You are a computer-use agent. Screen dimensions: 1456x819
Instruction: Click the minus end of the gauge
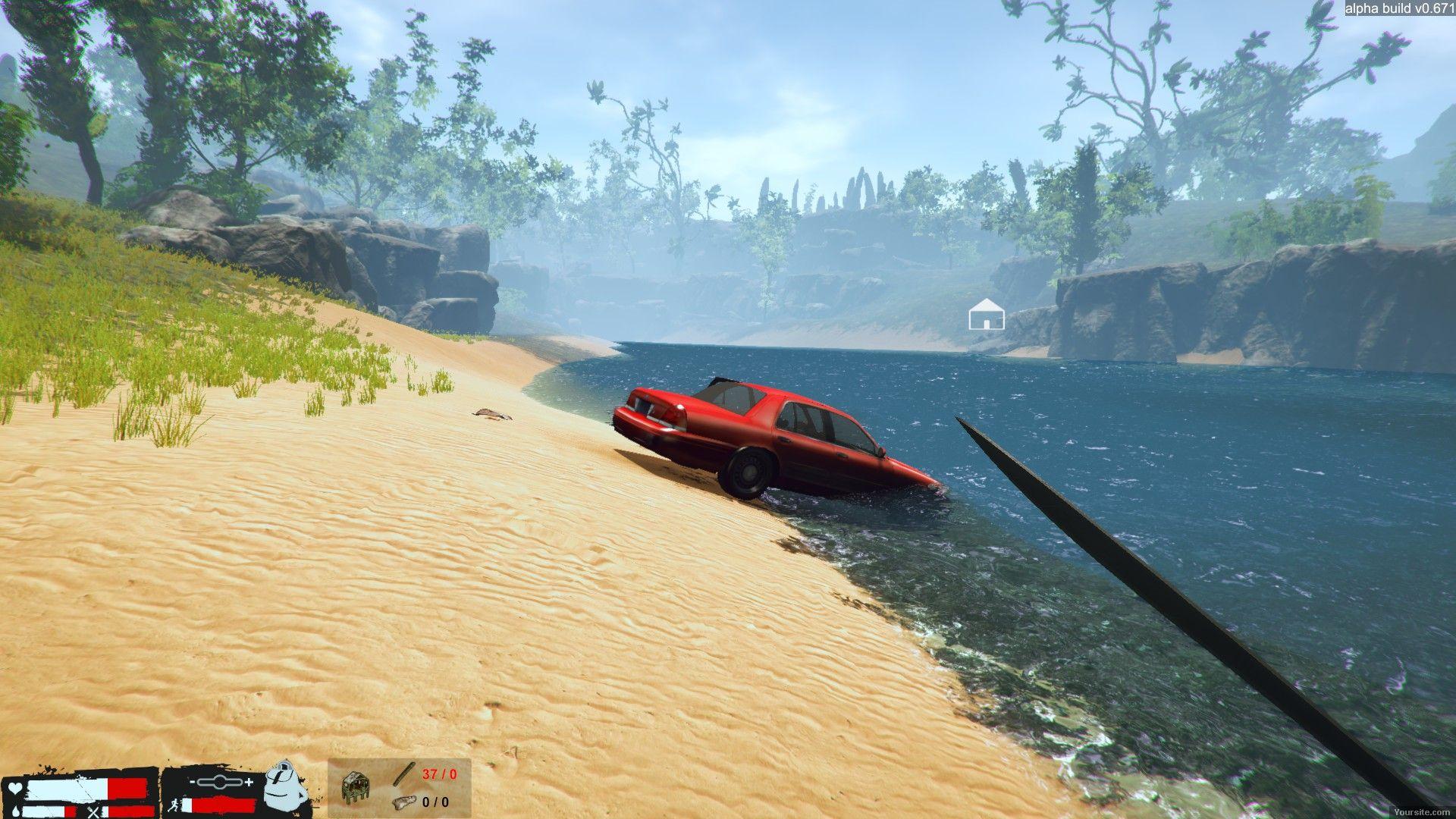pos(193,782)
